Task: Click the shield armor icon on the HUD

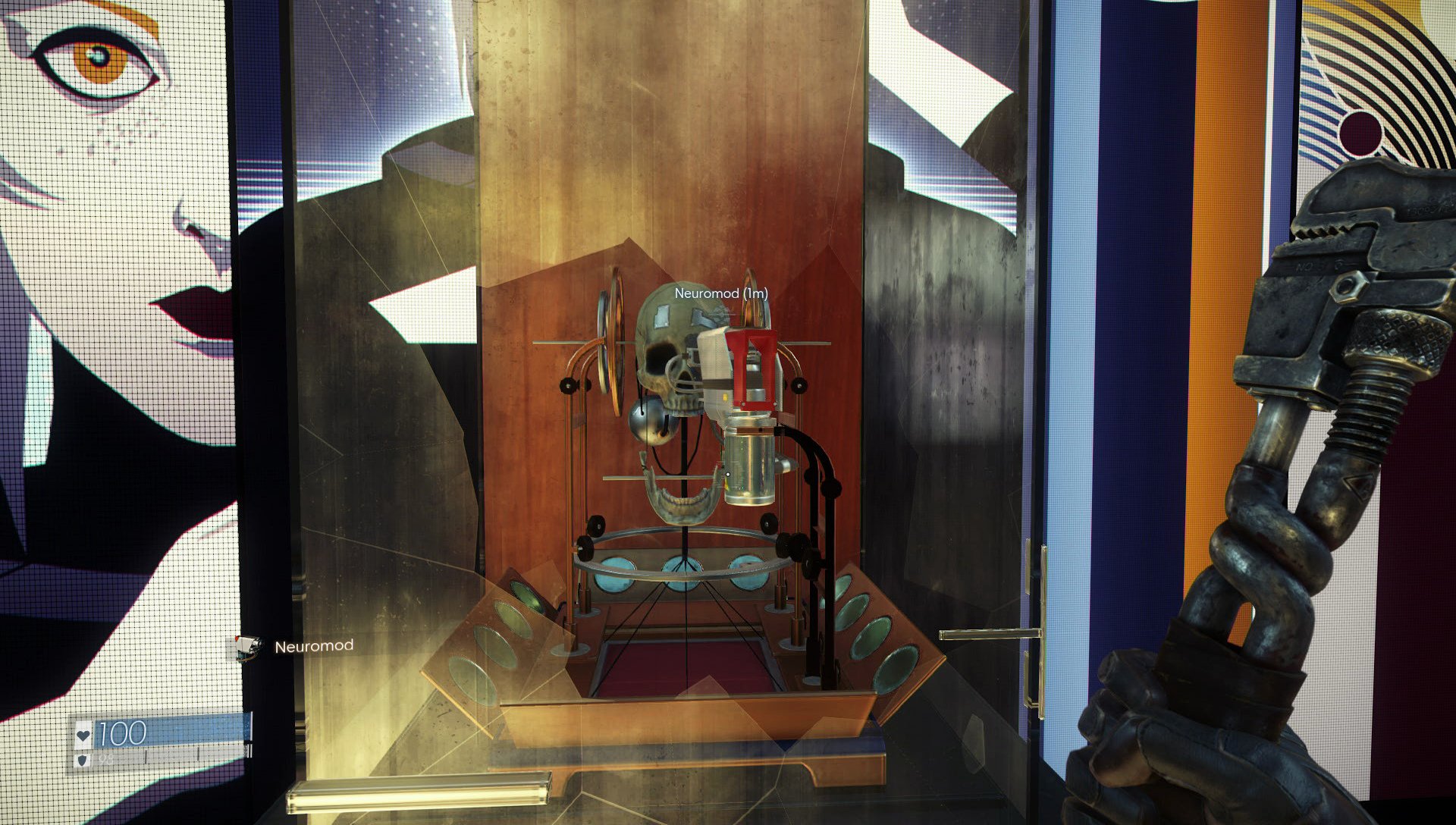Action: click(83, 761)
